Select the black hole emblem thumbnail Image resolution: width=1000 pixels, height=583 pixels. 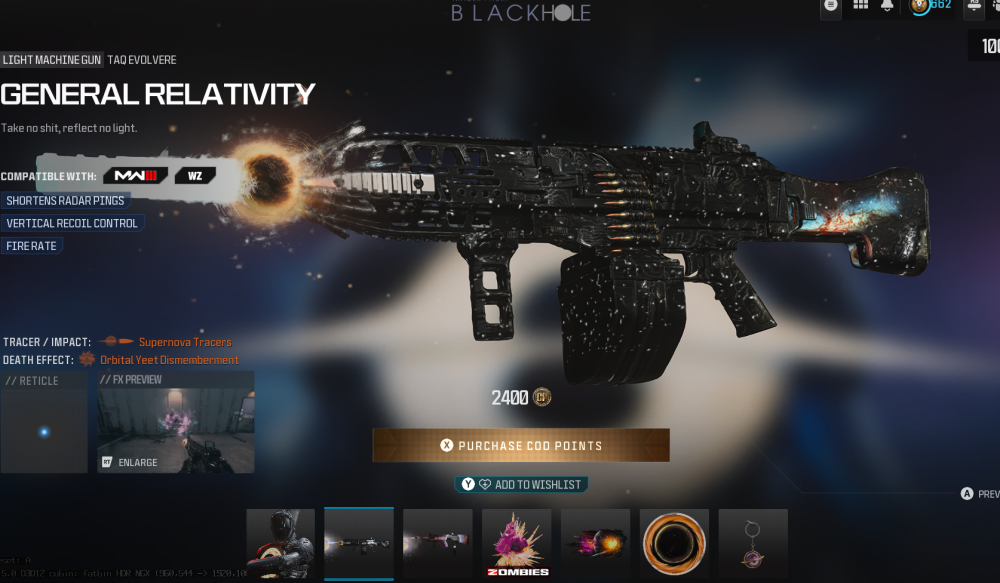click(674, 543)
